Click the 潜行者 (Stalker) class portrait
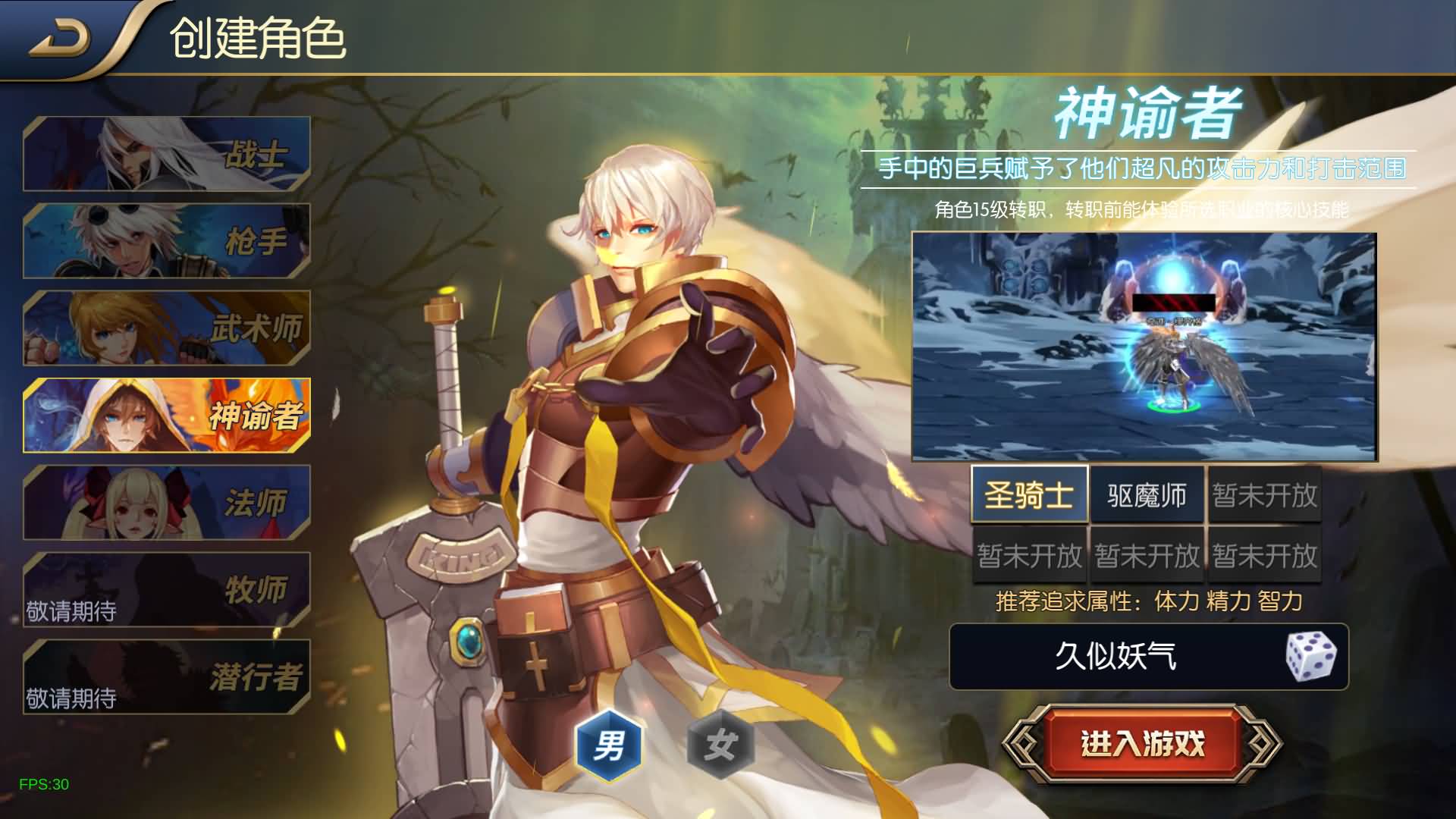 pyautogui.click(x=167, y=677)
